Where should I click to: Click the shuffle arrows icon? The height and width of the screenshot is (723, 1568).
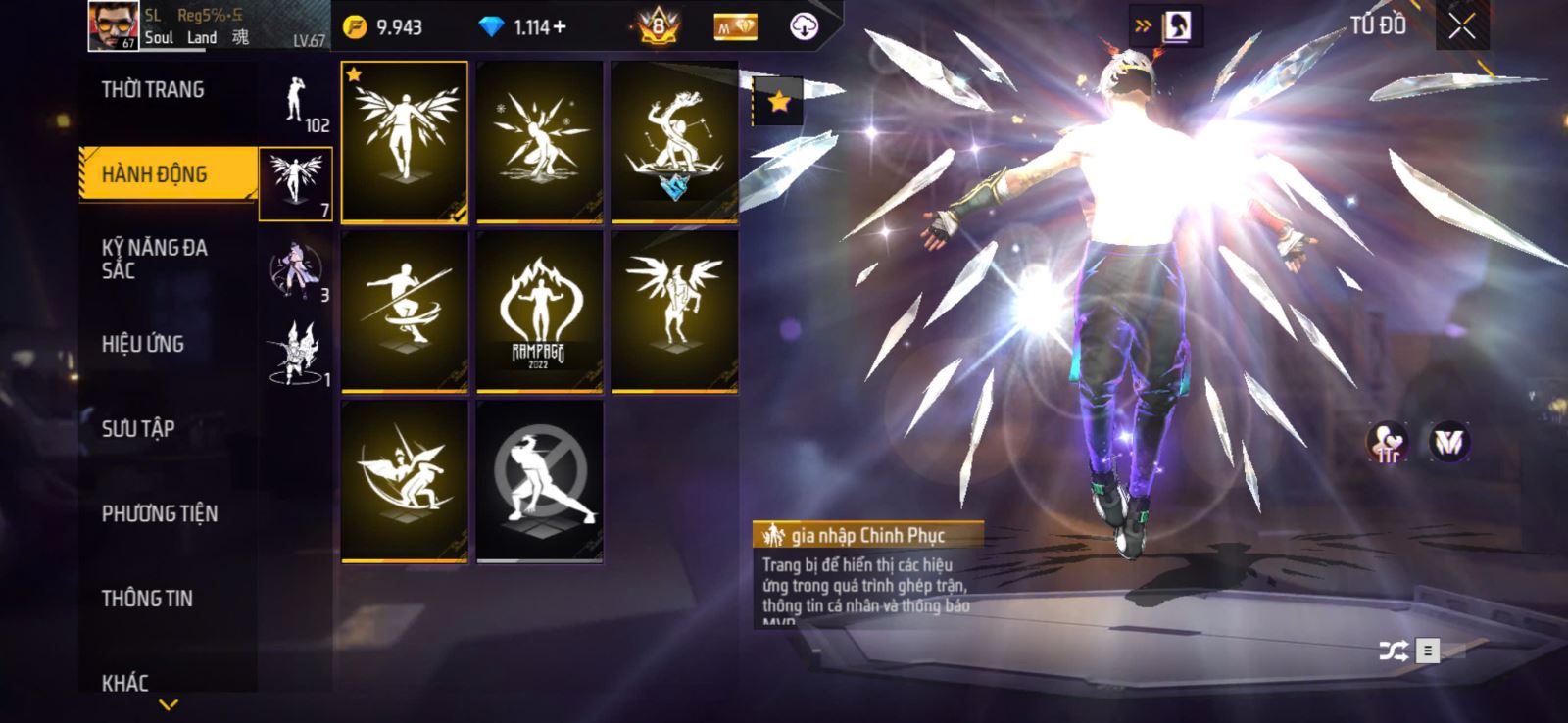pos(1393,651)
